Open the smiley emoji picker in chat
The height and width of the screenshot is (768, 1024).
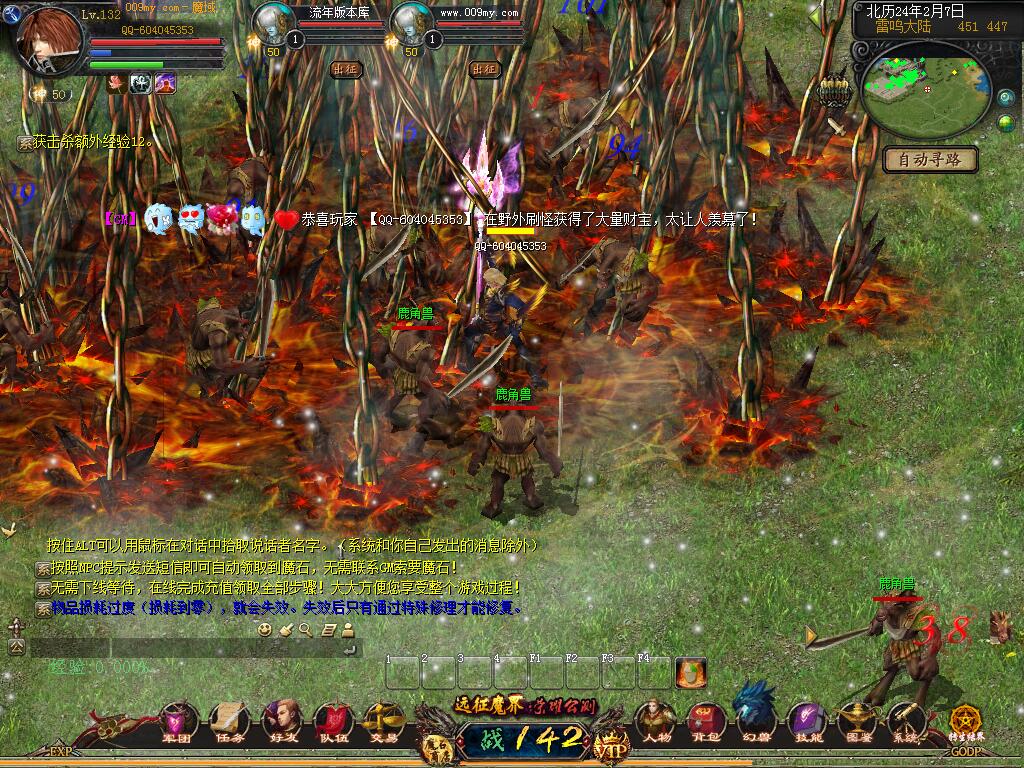(265, 629)
